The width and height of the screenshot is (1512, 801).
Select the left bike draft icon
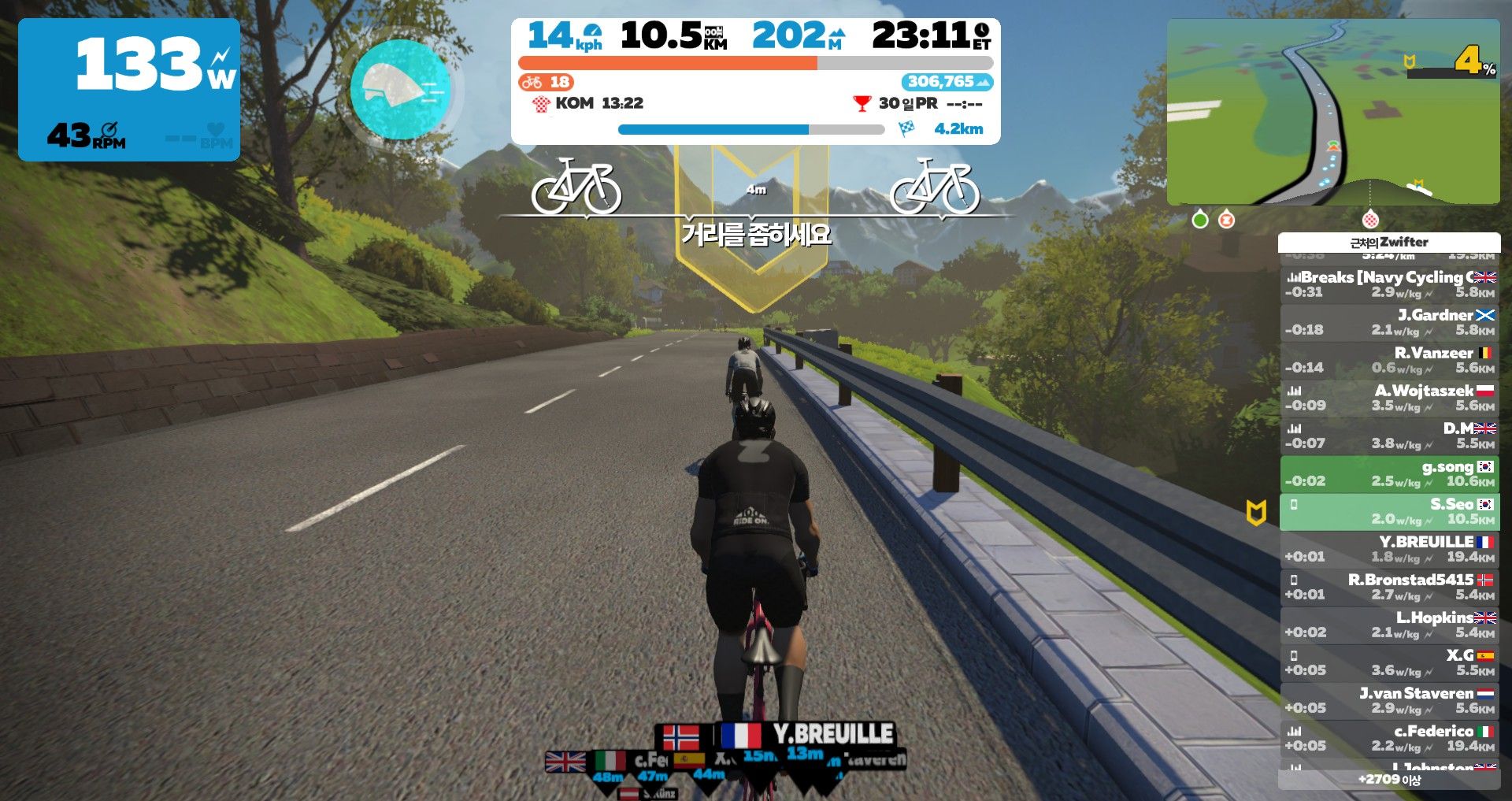click(x=576, y=187)
